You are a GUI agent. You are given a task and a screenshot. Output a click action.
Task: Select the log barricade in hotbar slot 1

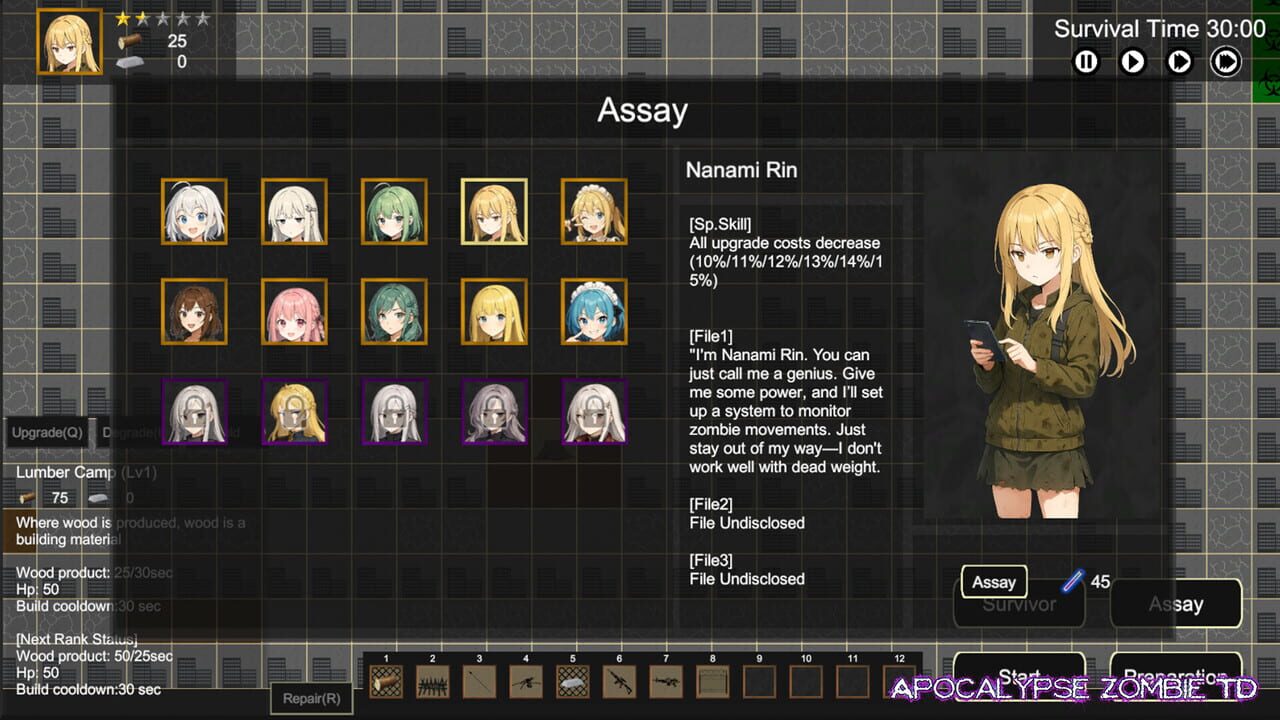(x=386, y=682)
